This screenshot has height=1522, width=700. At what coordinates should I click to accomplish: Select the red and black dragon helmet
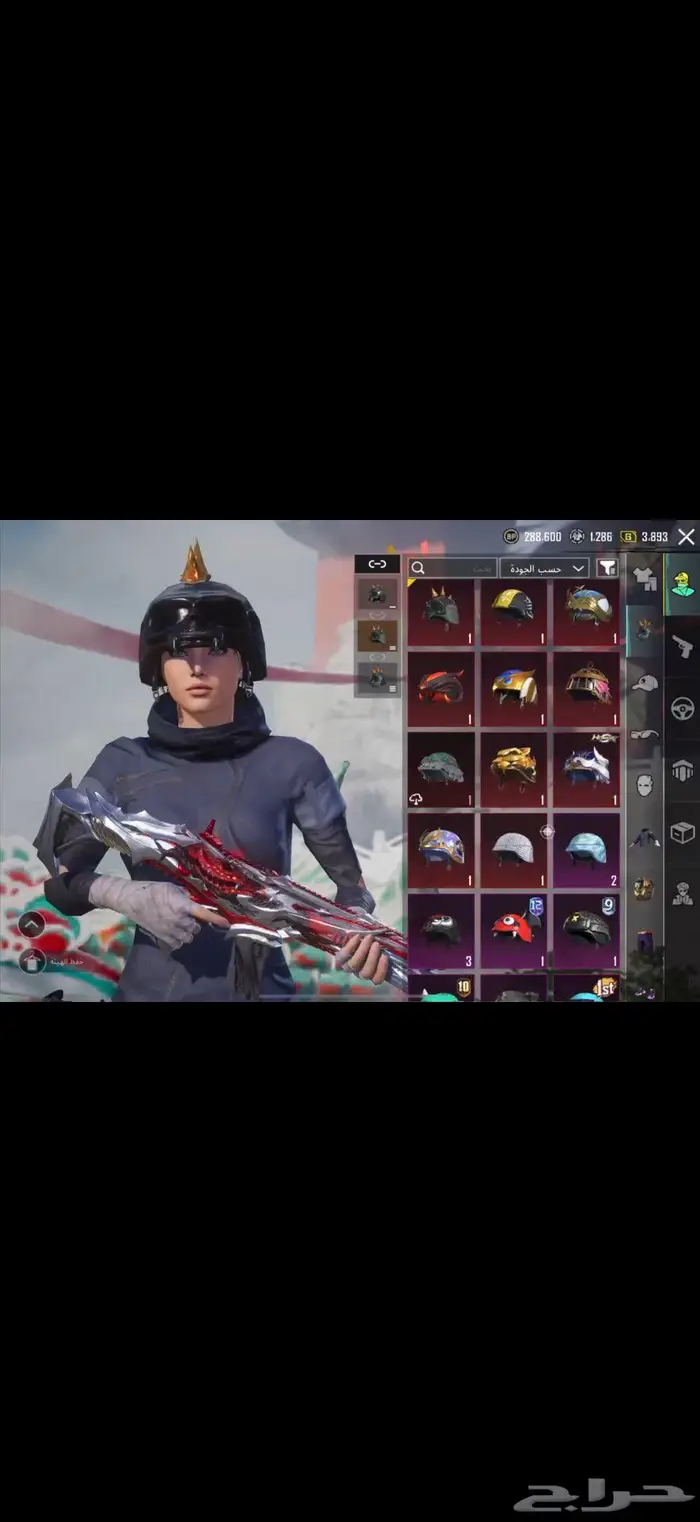[x=441, y=687]
